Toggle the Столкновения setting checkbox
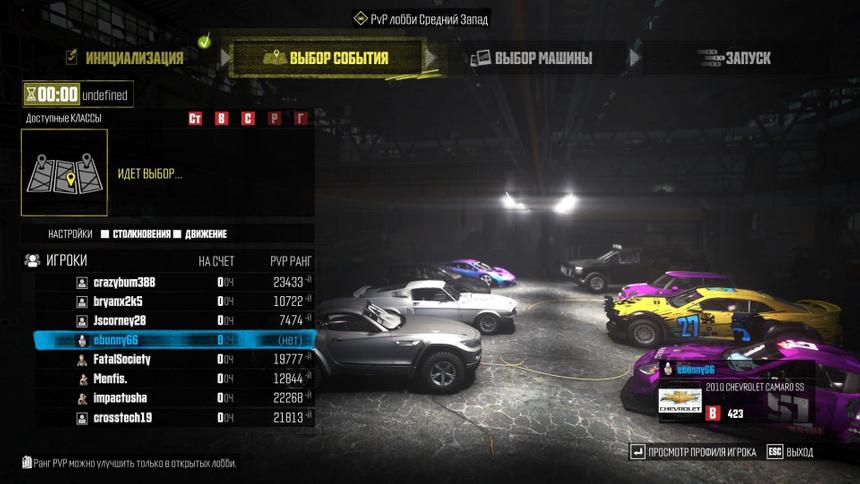 point(104,234)
